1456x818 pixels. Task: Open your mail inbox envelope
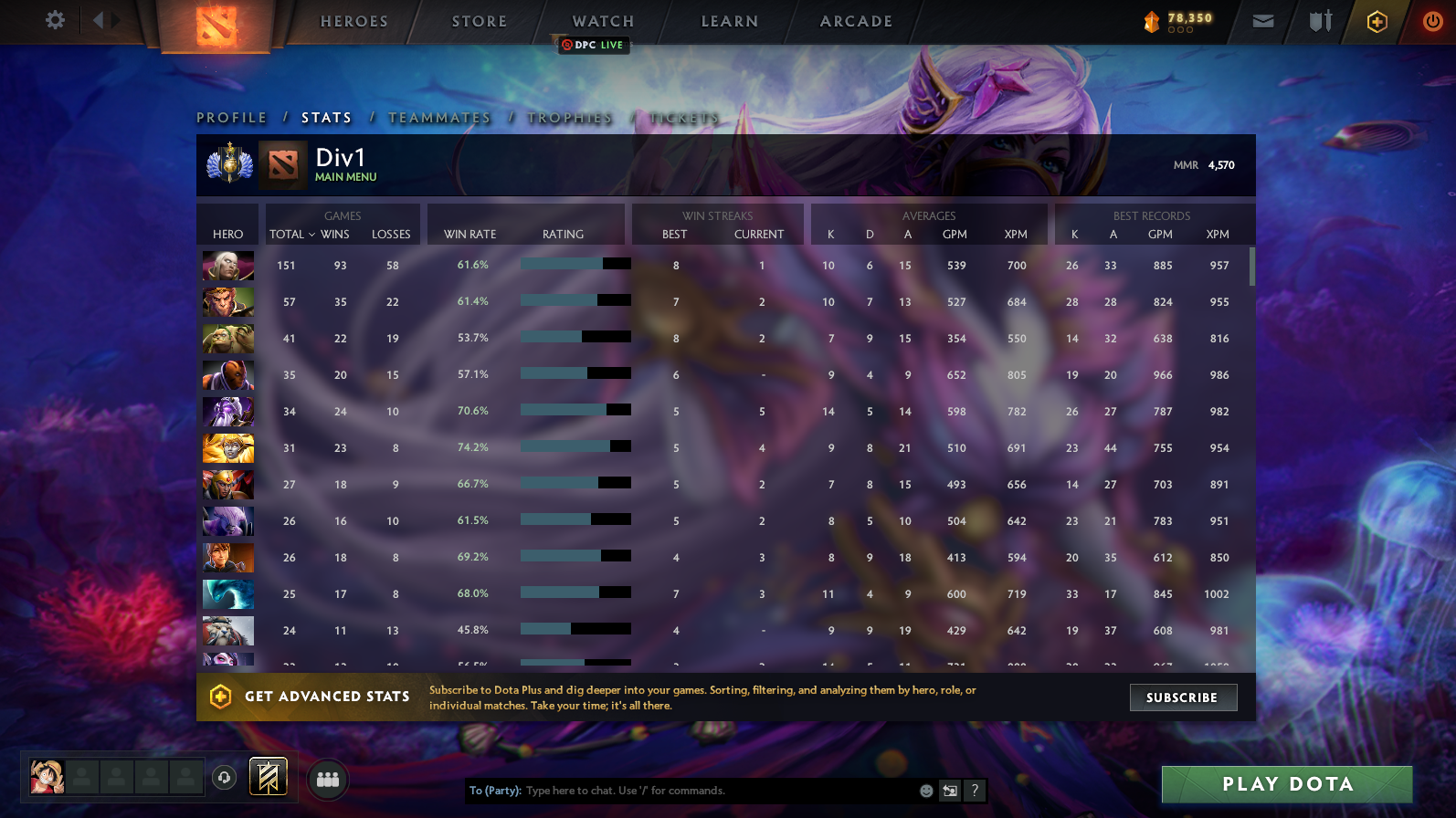coord(1261,21)
